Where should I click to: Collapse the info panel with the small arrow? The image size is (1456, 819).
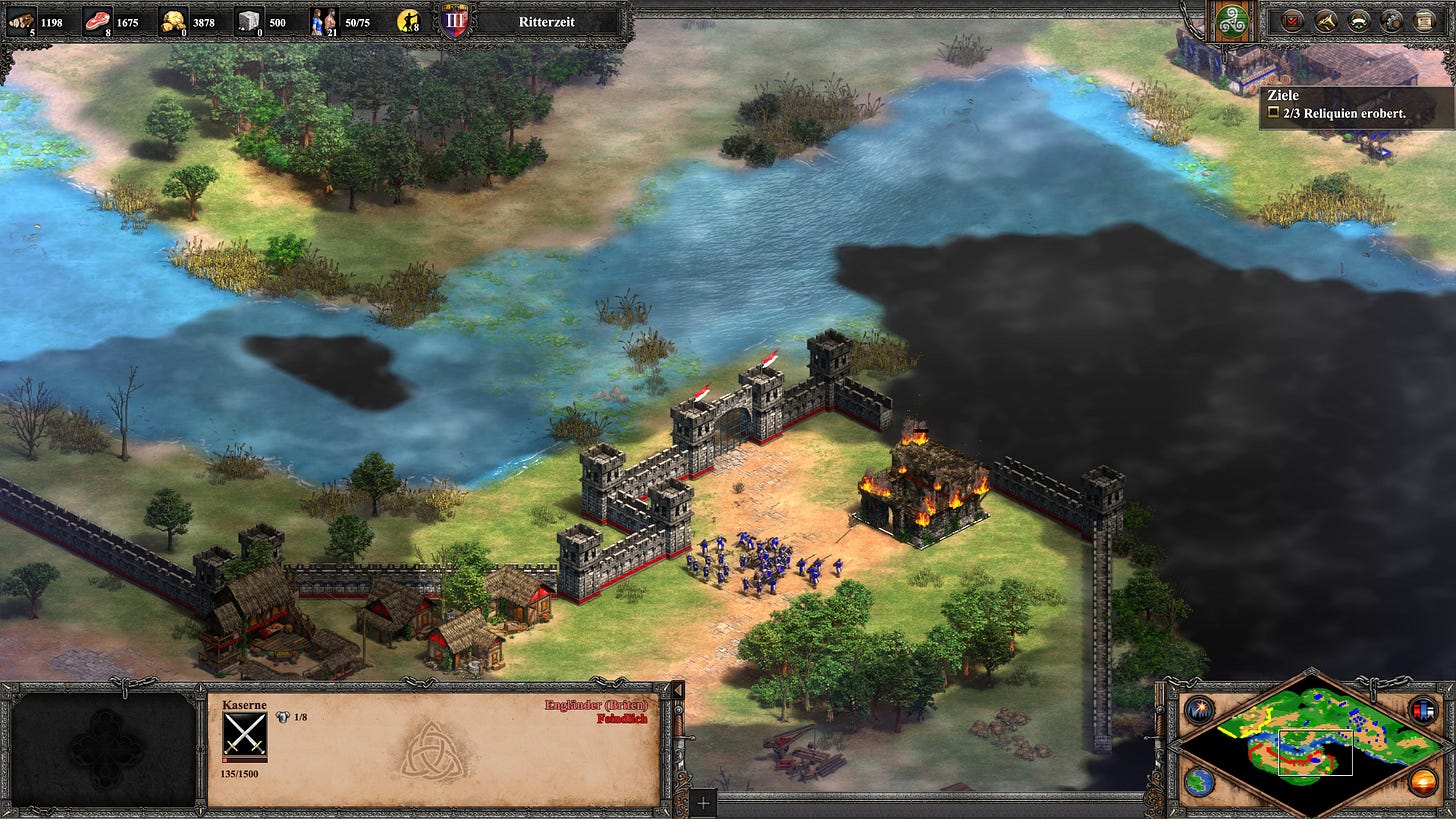(x=677, y=691)
